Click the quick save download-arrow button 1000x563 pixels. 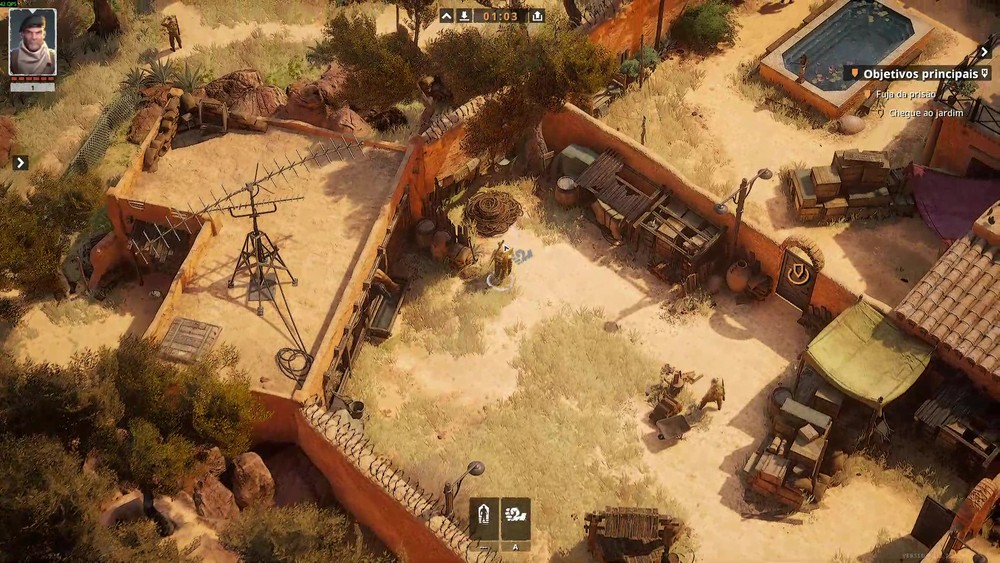click(464, 16)
